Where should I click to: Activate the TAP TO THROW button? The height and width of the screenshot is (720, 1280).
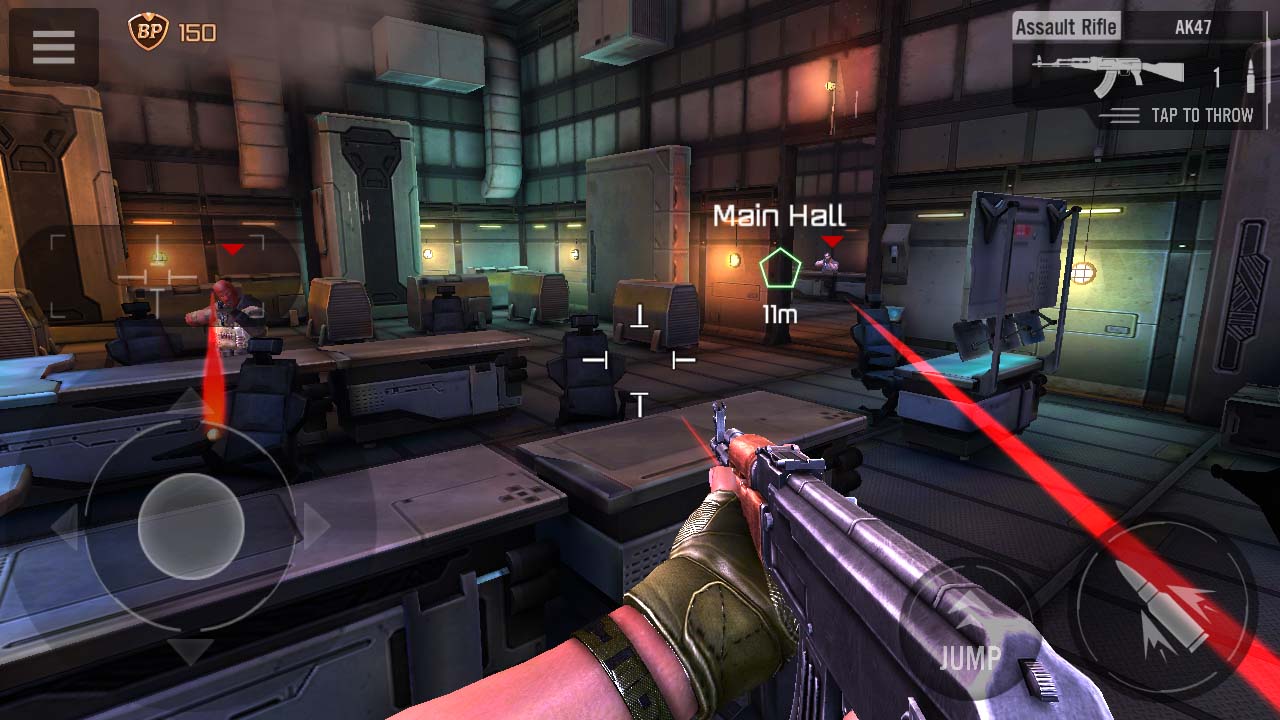[1177, 116]
